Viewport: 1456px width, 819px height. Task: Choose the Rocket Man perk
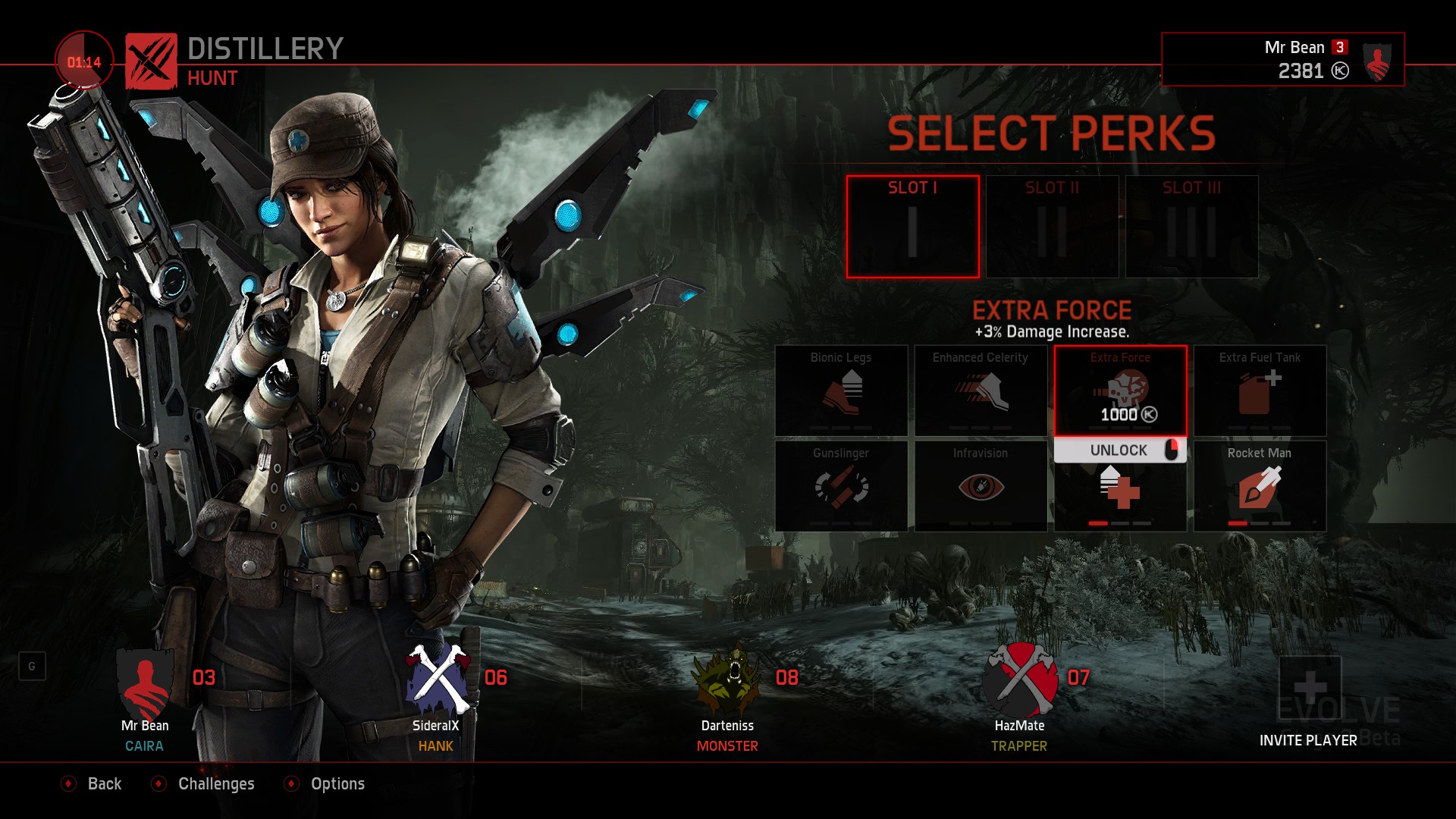coord(1260,486)
